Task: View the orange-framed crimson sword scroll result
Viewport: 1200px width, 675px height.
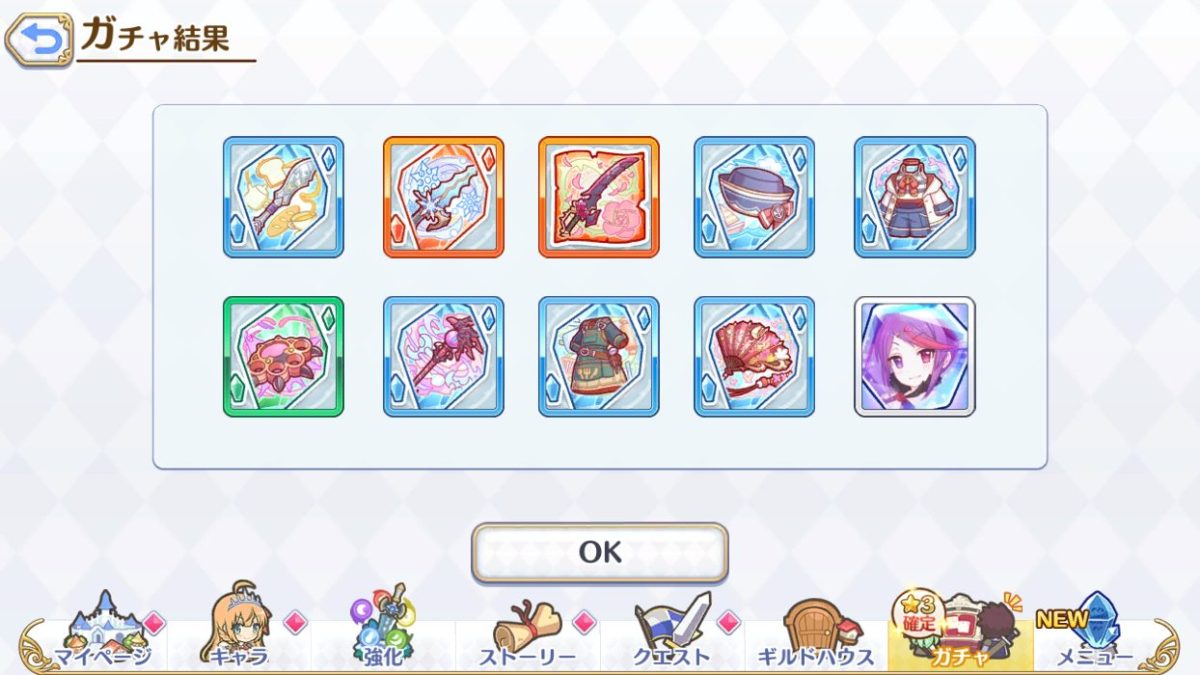Action: [599, 197]
